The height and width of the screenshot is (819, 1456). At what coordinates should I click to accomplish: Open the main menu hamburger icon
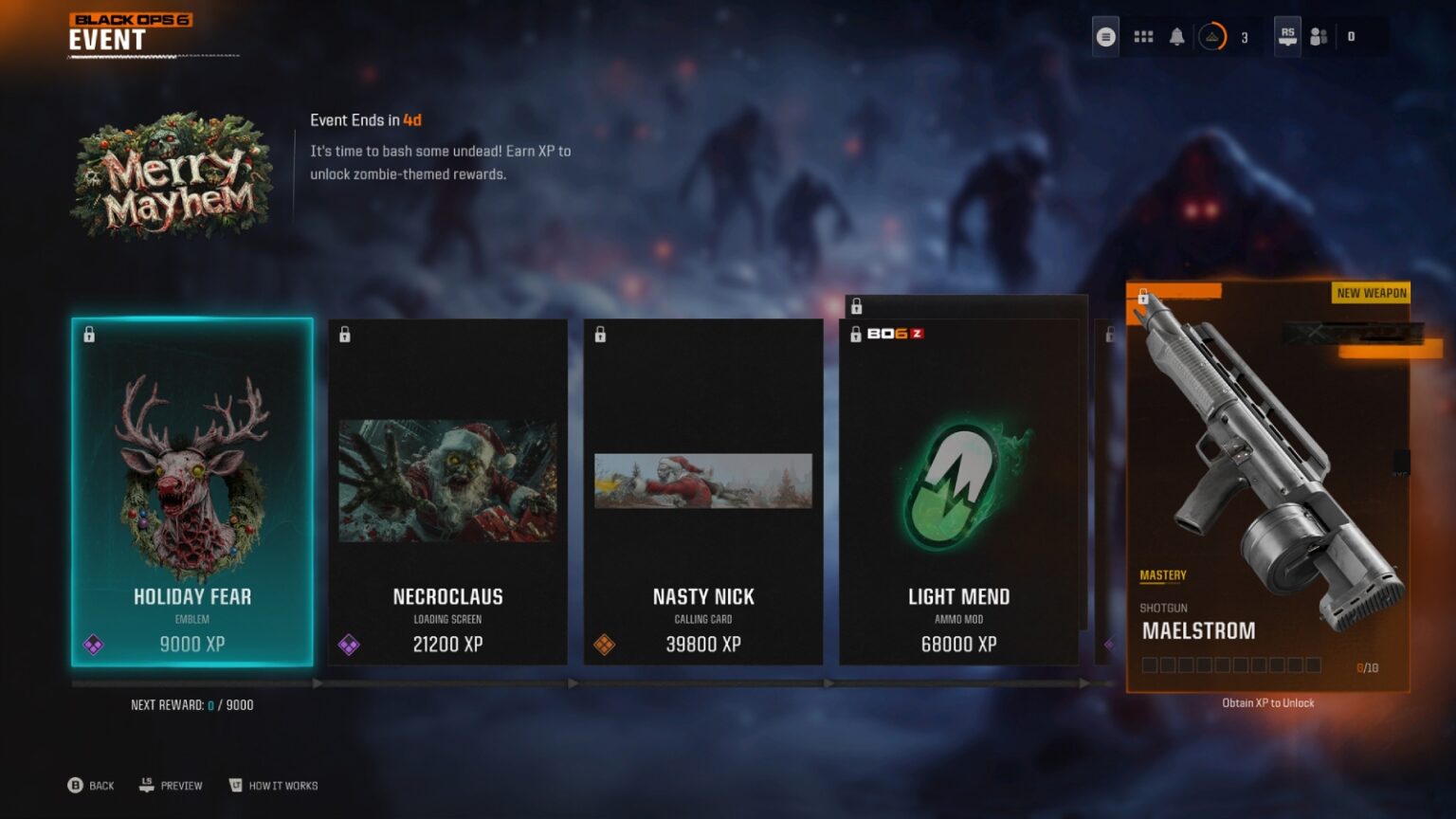(1104, 36)
